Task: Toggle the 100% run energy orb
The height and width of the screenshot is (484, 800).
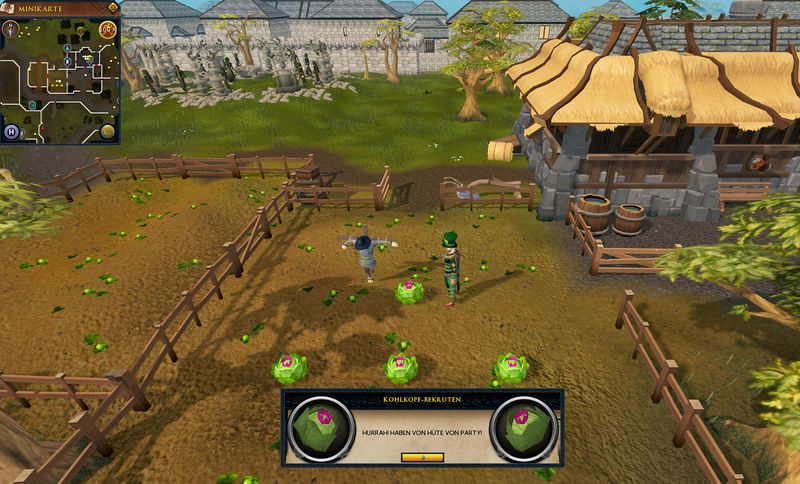Action: [108, 29]
